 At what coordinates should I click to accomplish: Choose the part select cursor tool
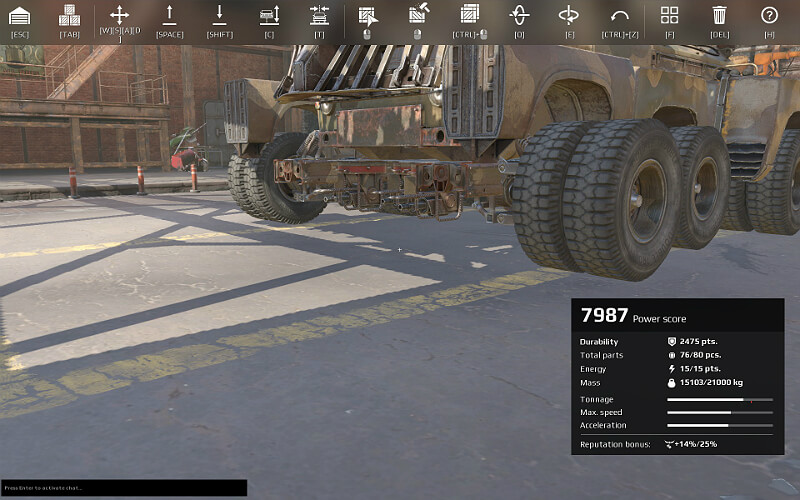[367, 15]
